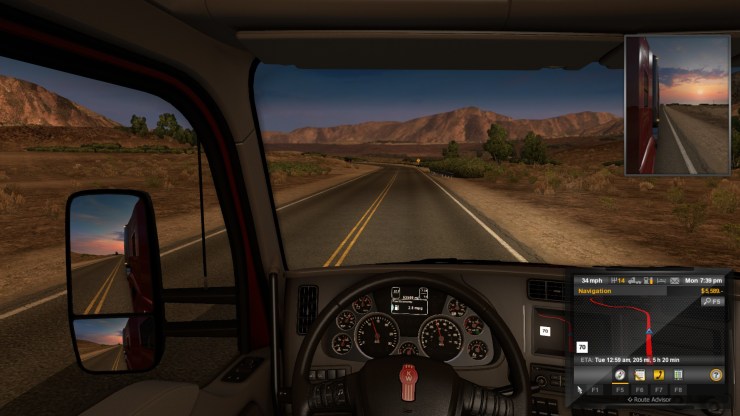Click the magnifier map zoom button

pyautogui.click(x=712, y=300)
